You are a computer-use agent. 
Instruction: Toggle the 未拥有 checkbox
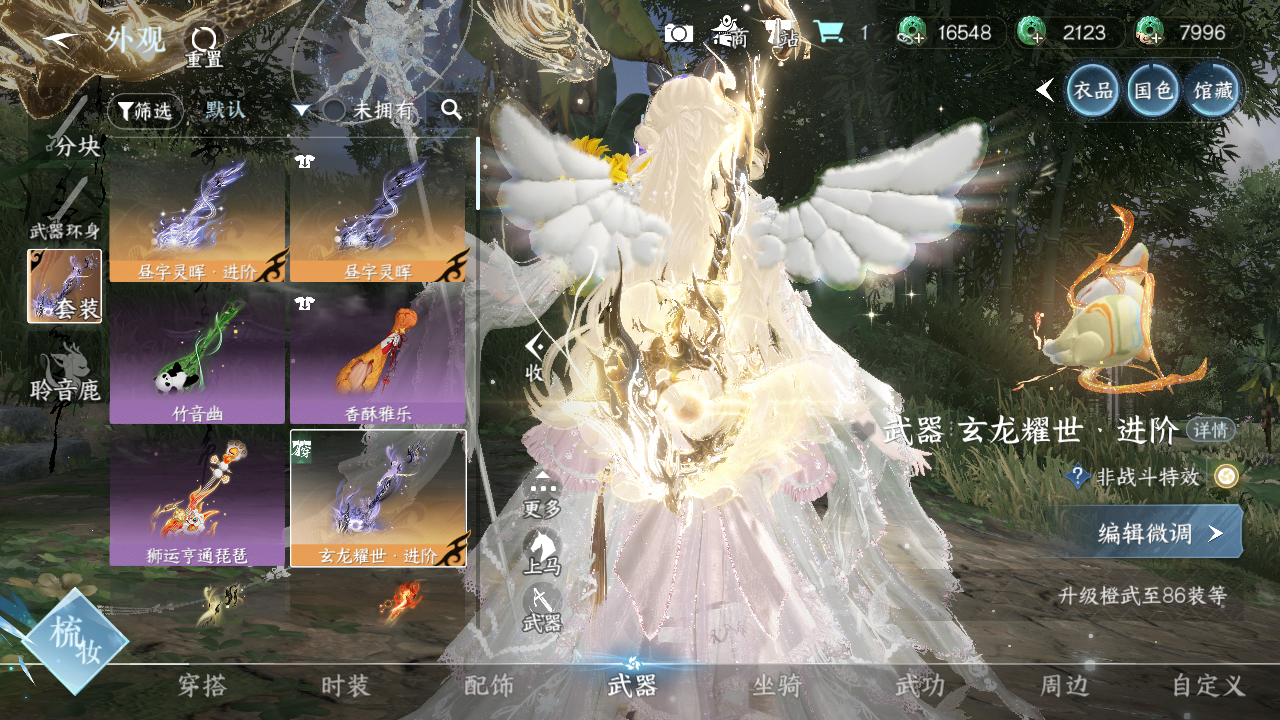(334, 110)
